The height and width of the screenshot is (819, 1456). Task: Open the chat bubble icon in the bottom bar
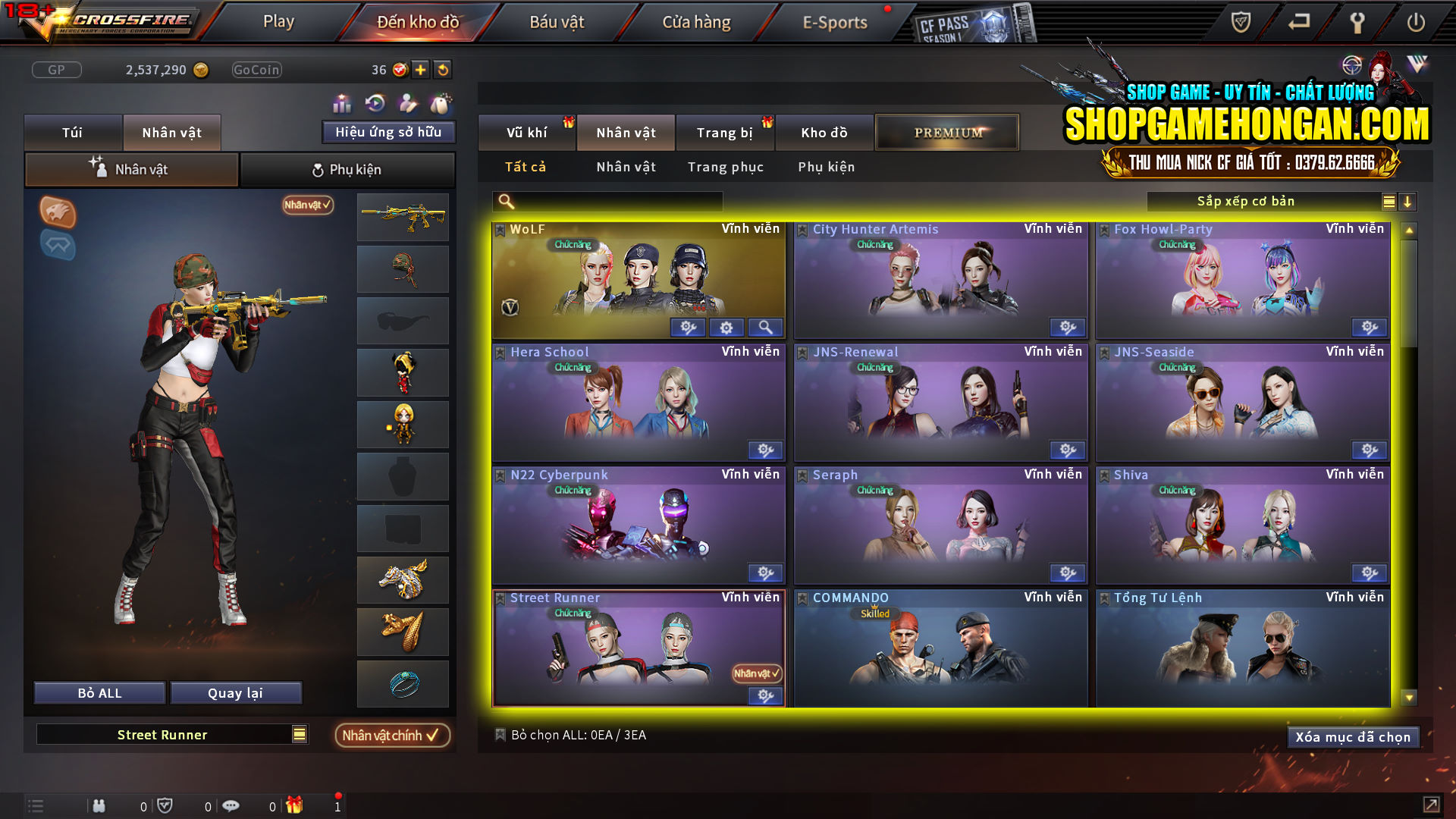click(231, 805)
